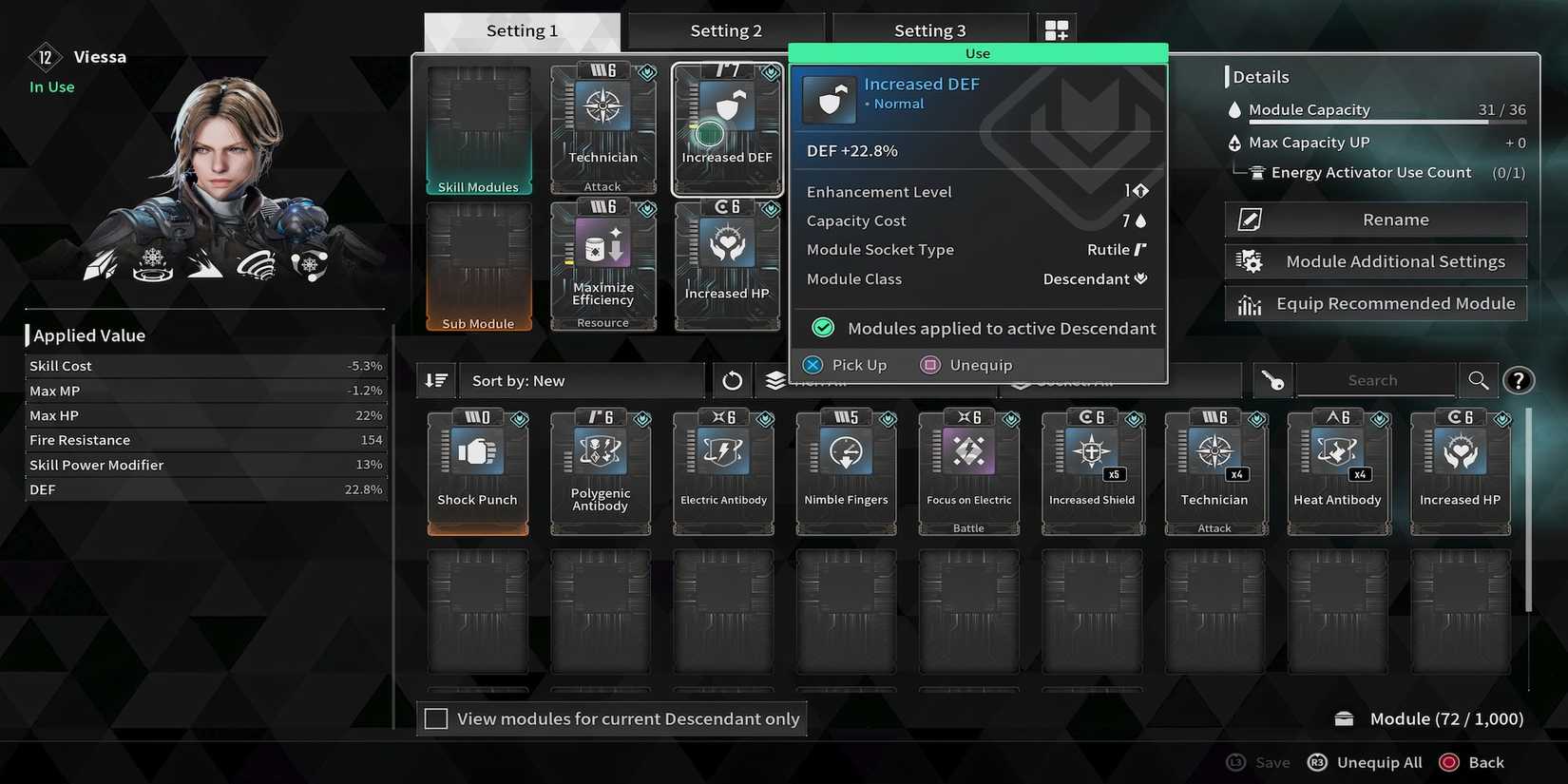Open Module Additional Settings
1568x784 pixels.
point(1376,261)
